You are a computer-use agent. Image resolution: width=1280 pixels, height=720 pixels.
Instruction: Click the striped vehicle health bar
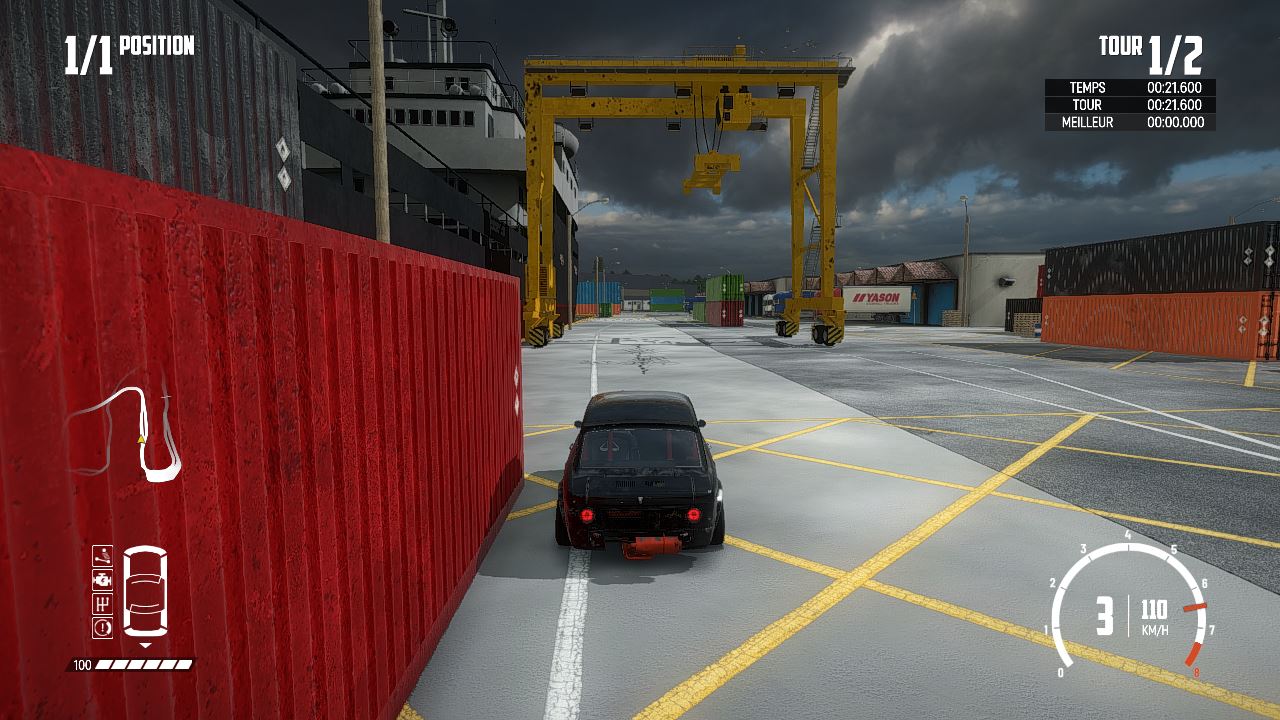pyautogui.click(x=144, y=662)
